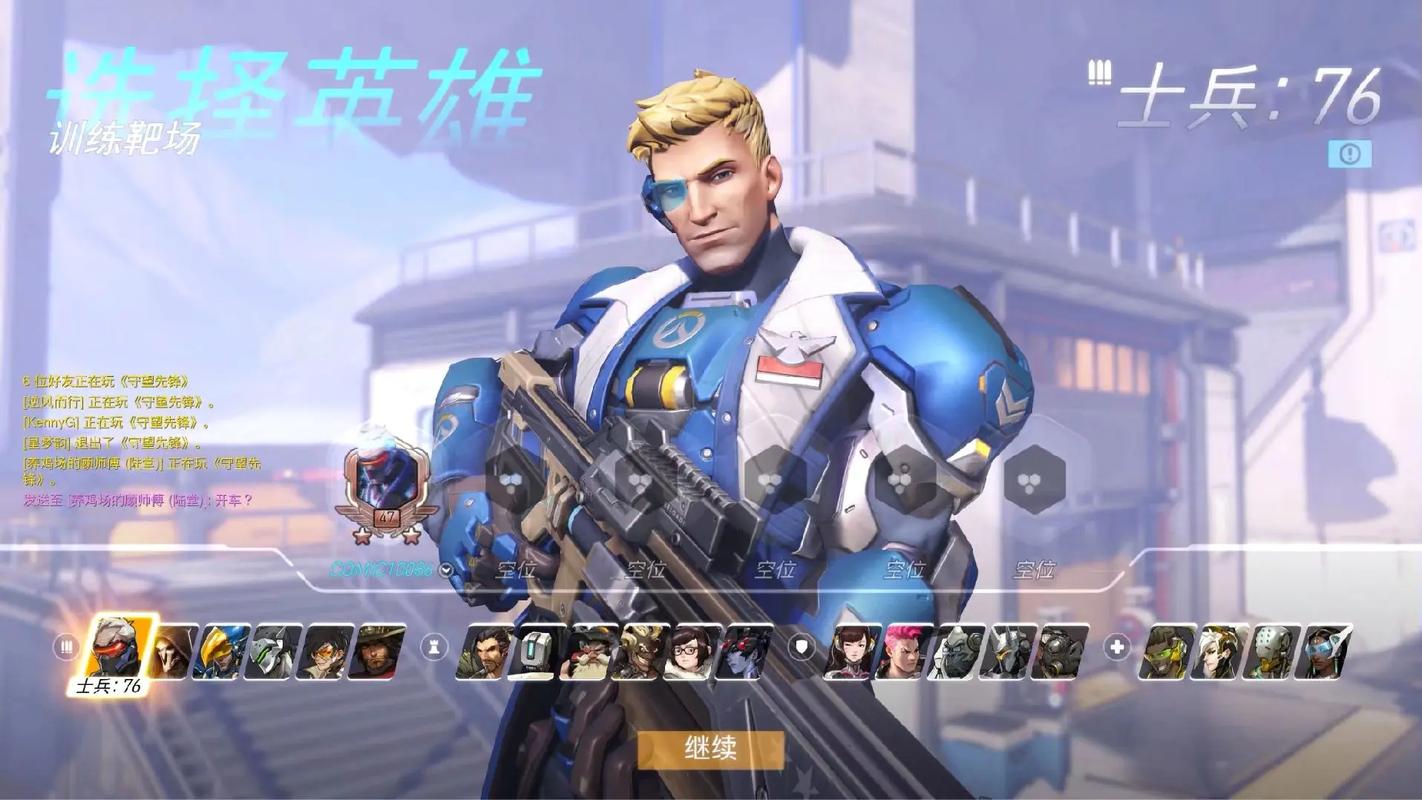Select Hanzo from the defense heroes

point(481,652)
